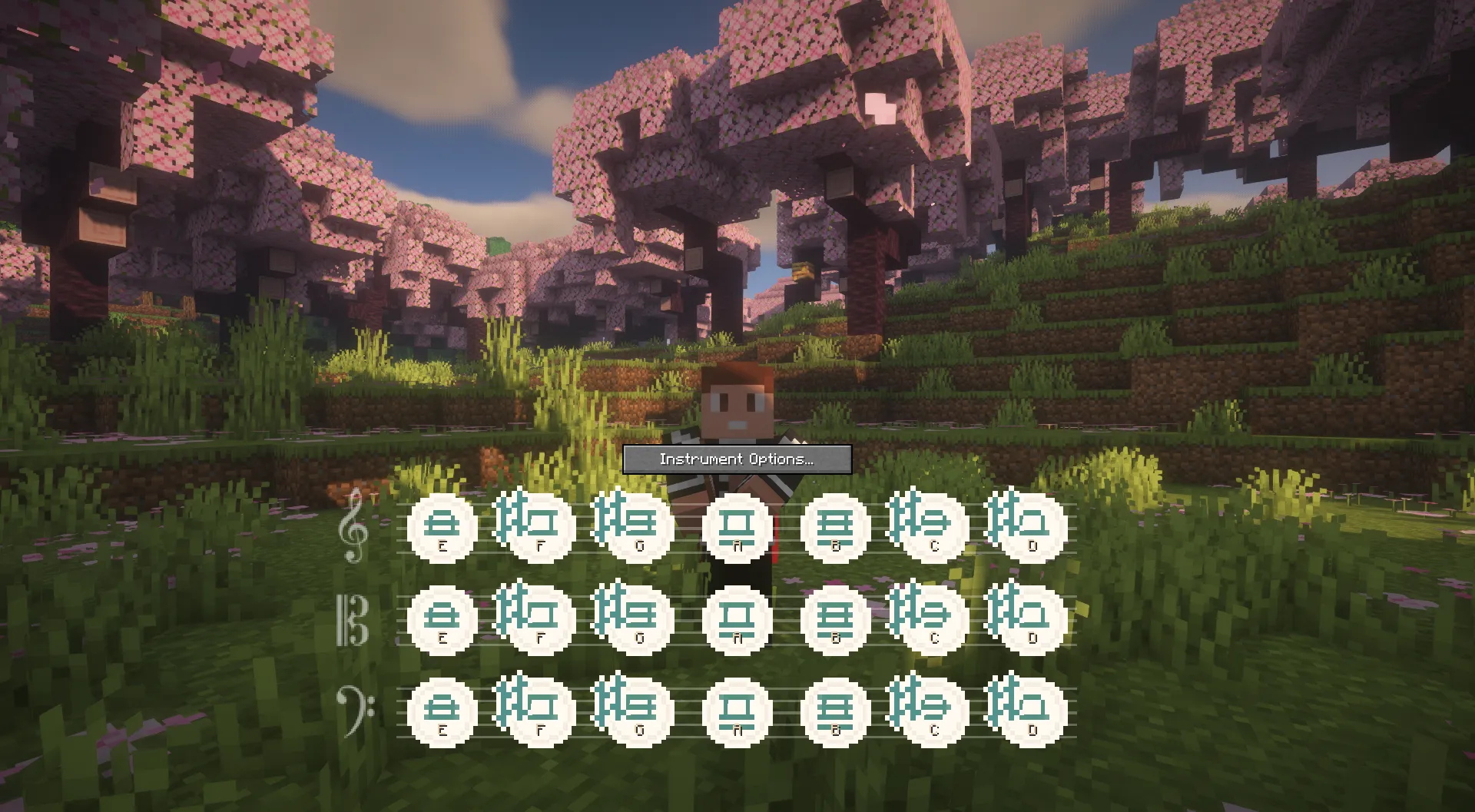The image size is (1475, 812).
Task: Play the E note on the treble staff
Action: point(442,527)
